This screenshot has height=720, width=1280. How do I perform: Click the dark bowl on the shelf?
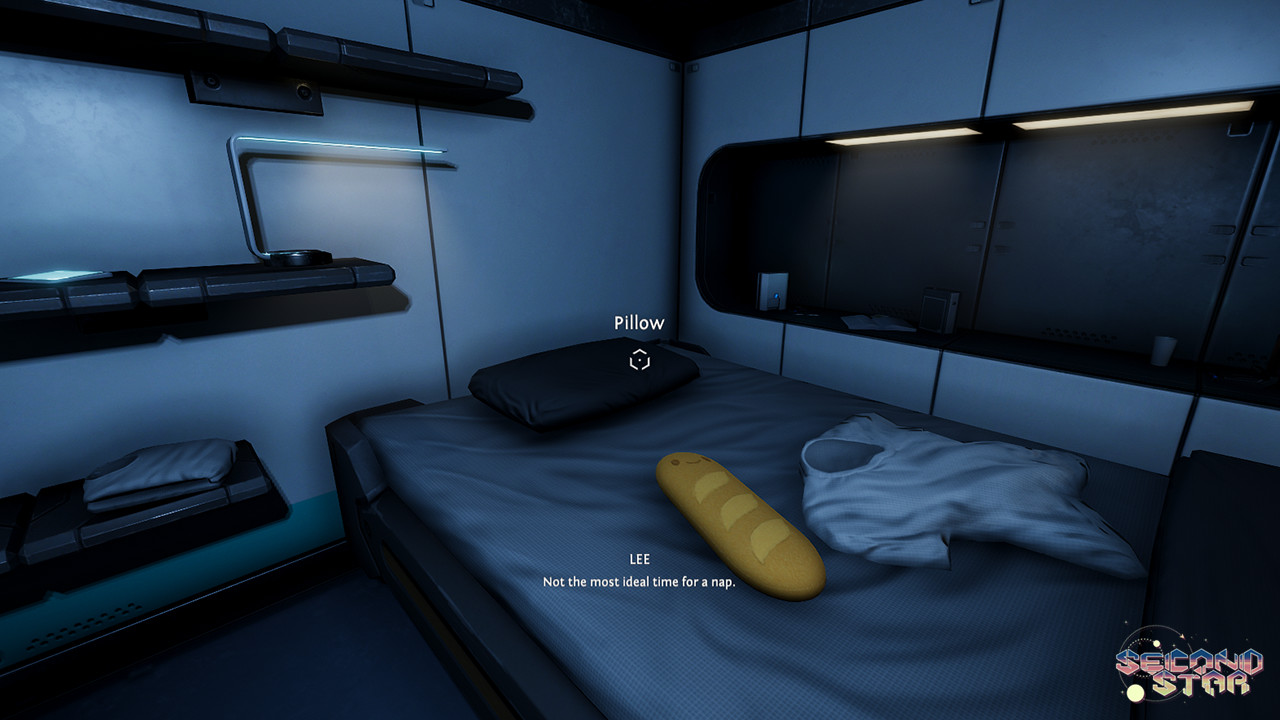[x=300, y=258]
